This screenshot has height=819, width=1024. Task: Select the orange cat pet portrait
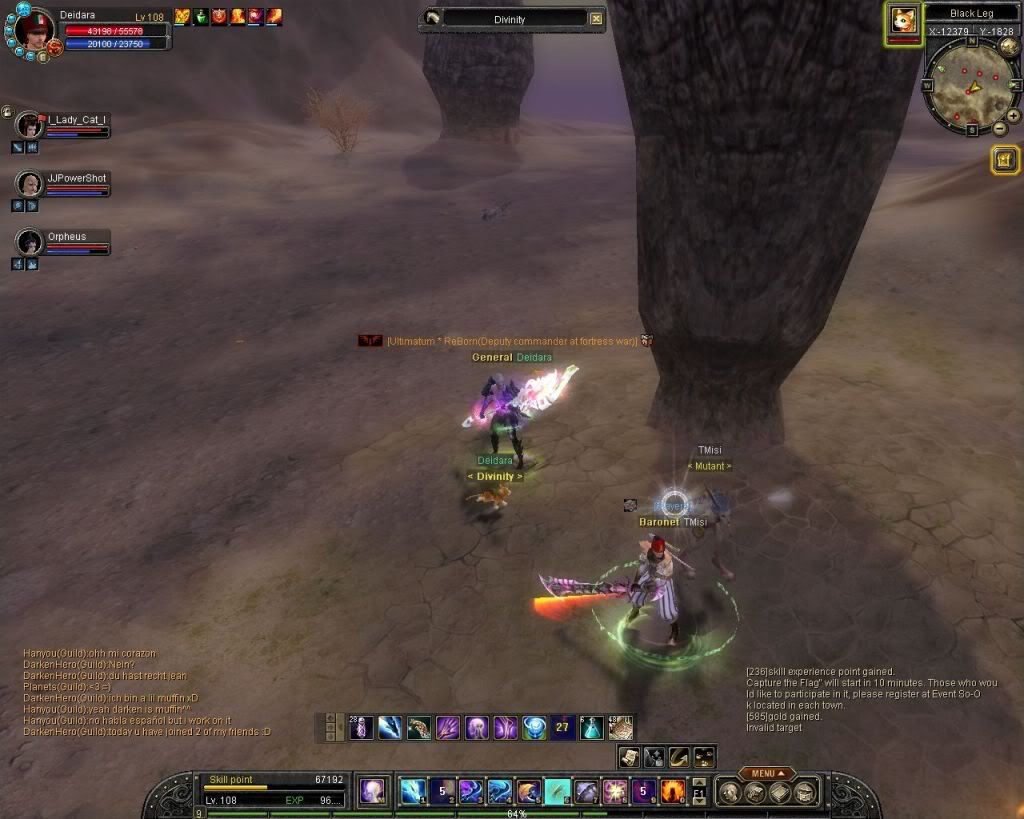(904, 22)
